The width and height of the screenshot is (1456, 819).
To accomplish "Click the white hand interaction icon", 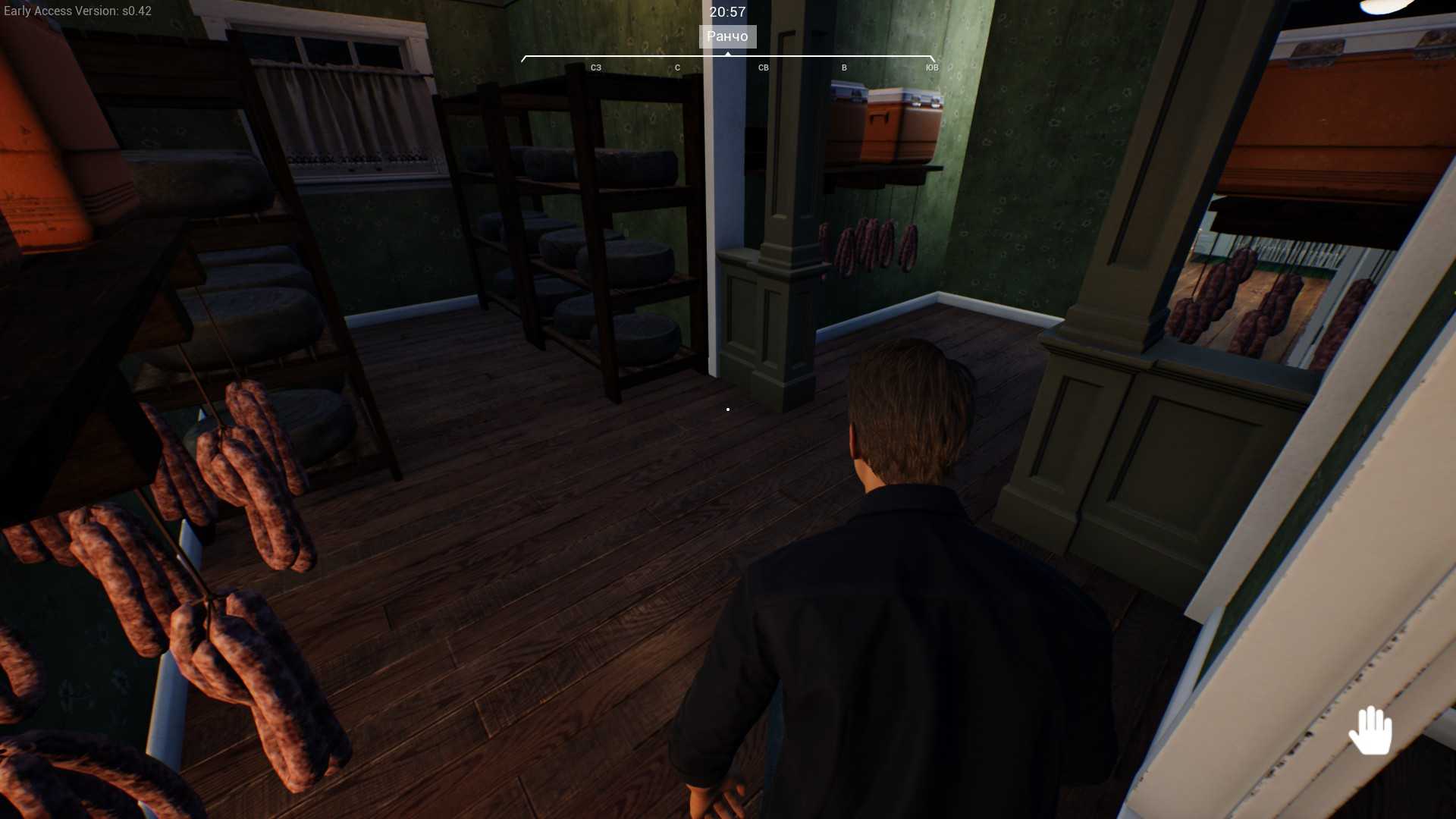I will click(x=1370, y=730).
